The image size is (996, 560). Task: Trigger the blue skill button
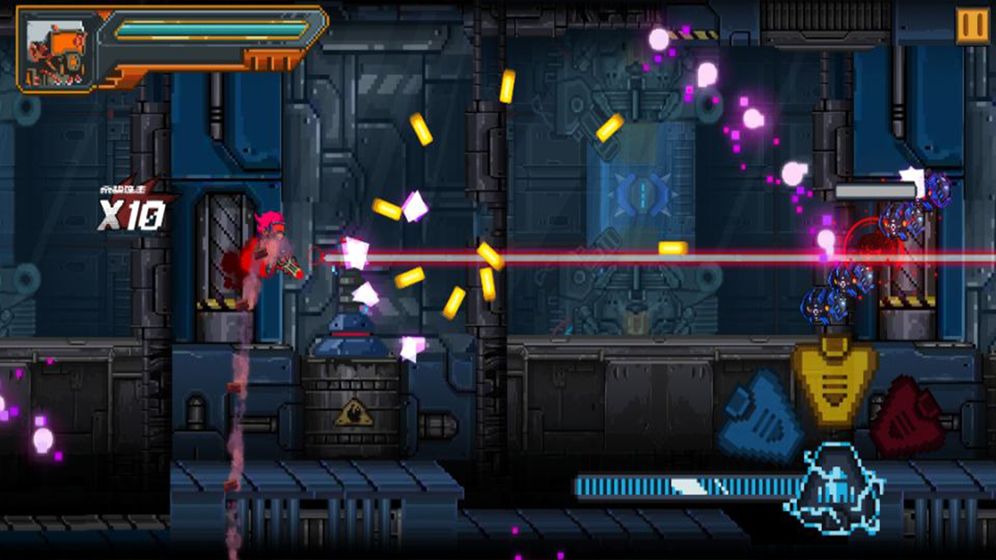[762, 406]
